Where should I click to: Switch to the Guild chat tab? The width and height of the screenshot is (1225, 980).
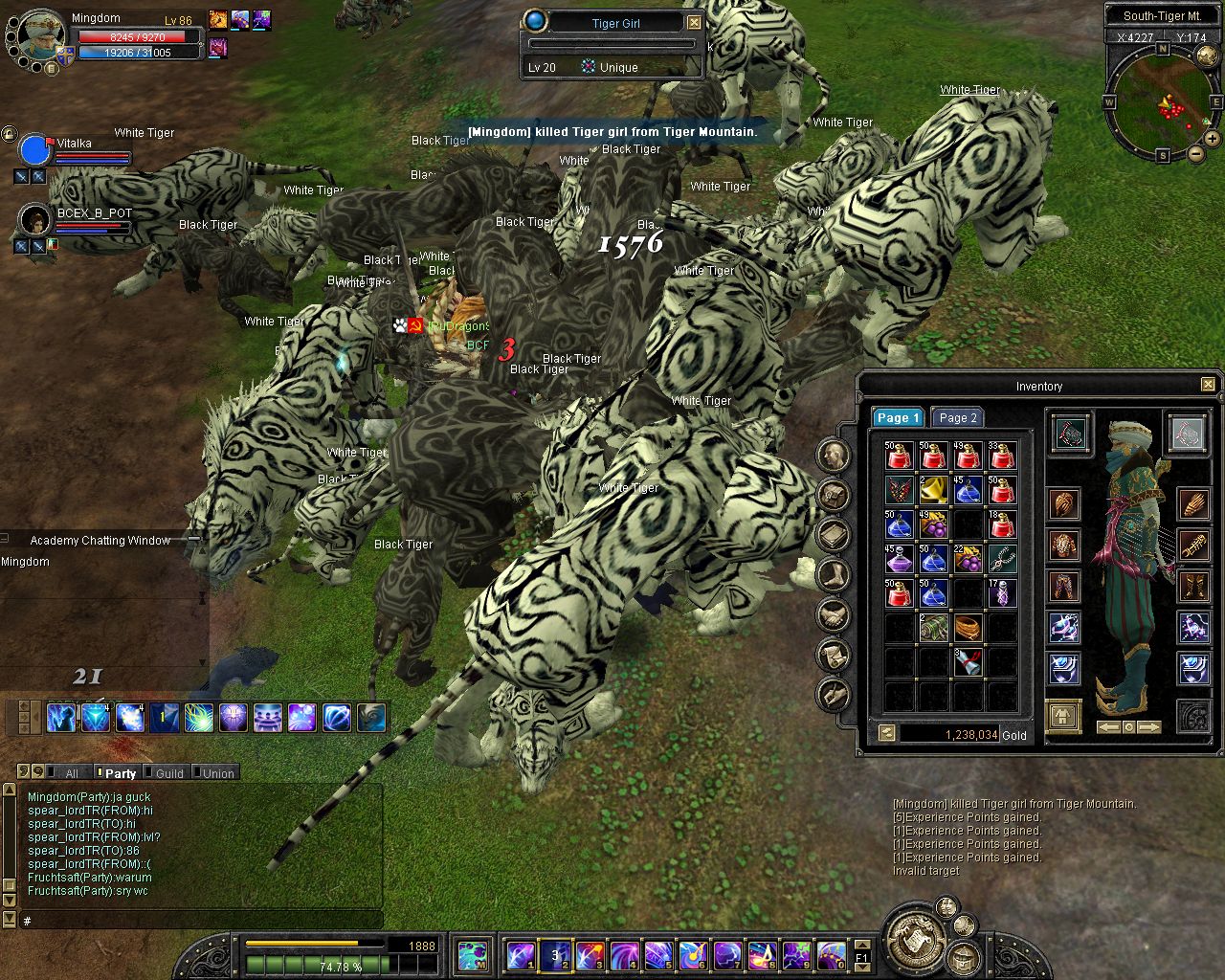point(168,773)
